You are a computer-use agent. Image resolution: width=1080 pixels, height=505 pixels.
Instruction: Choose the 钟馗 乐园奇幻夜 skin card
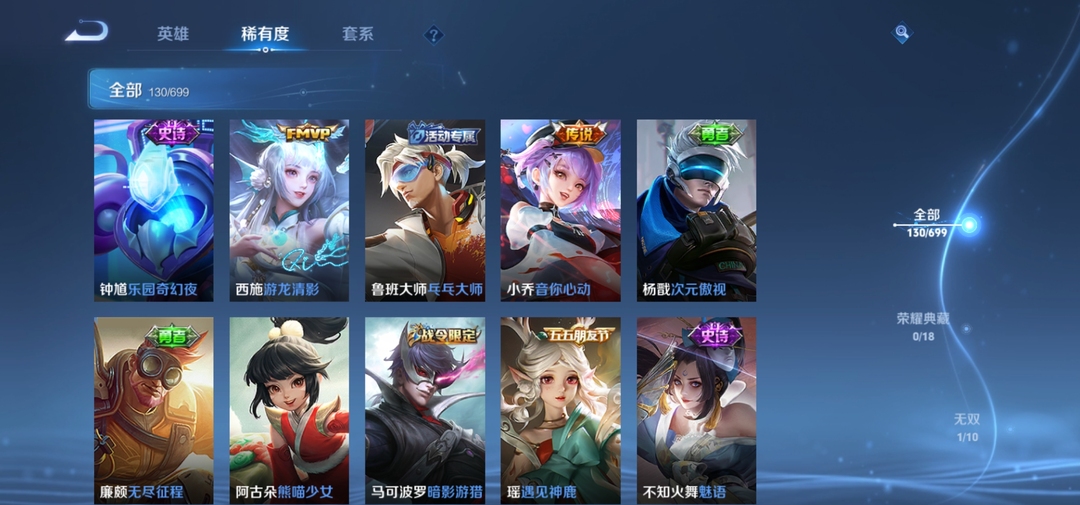(153, 210)
